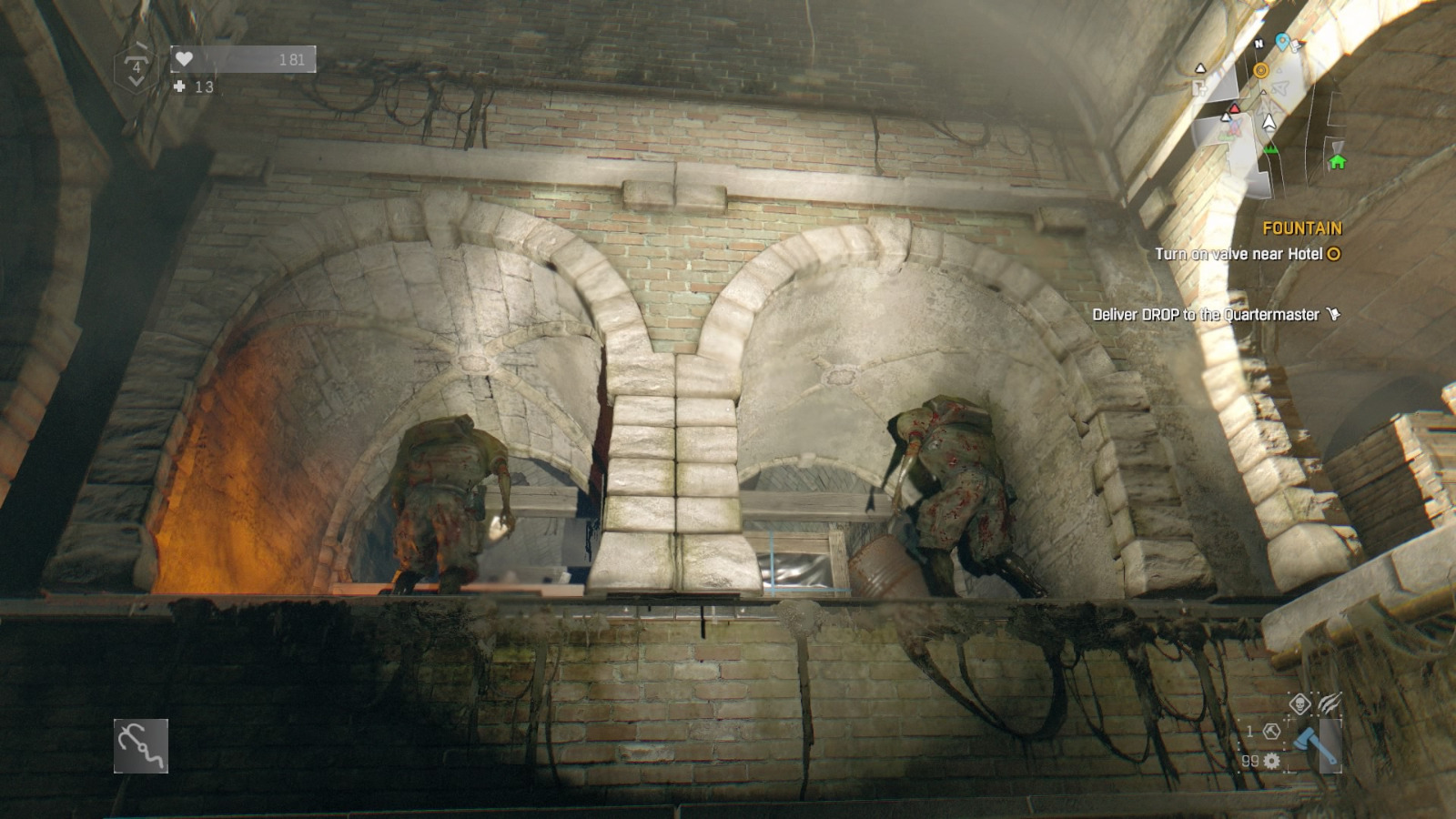
Task: Toggle the green home safehouse icon on minimap
Action: tap(1336, 162)
